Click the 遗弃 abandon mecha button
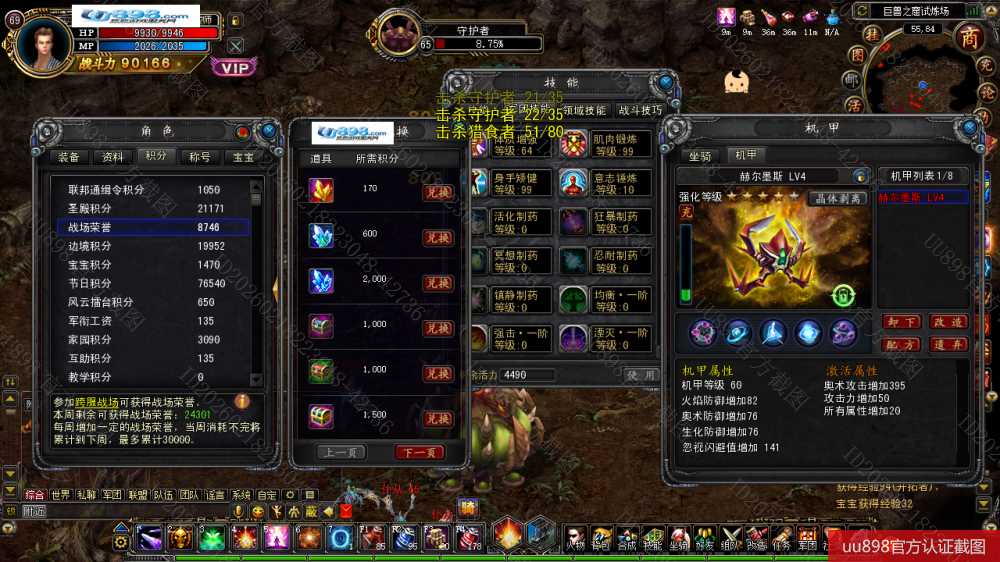Screen dimensions: 1000x562 [947, 344]
